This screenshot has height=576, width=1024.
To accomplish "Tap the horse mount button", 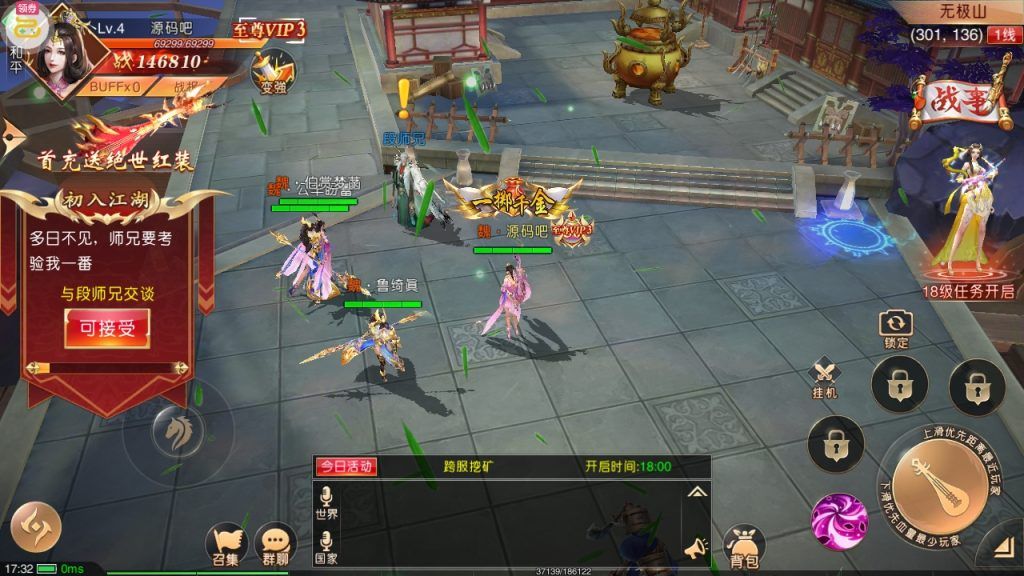I will [x=178, y=432].
